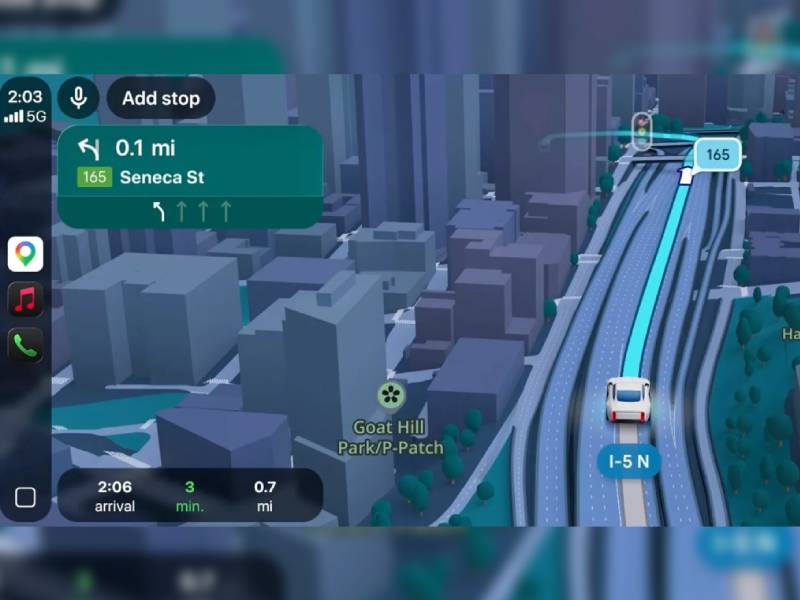This screenshot has width=800, height=600.
Task: Launch the Music app icon
Action: click(x=26, y=299)
